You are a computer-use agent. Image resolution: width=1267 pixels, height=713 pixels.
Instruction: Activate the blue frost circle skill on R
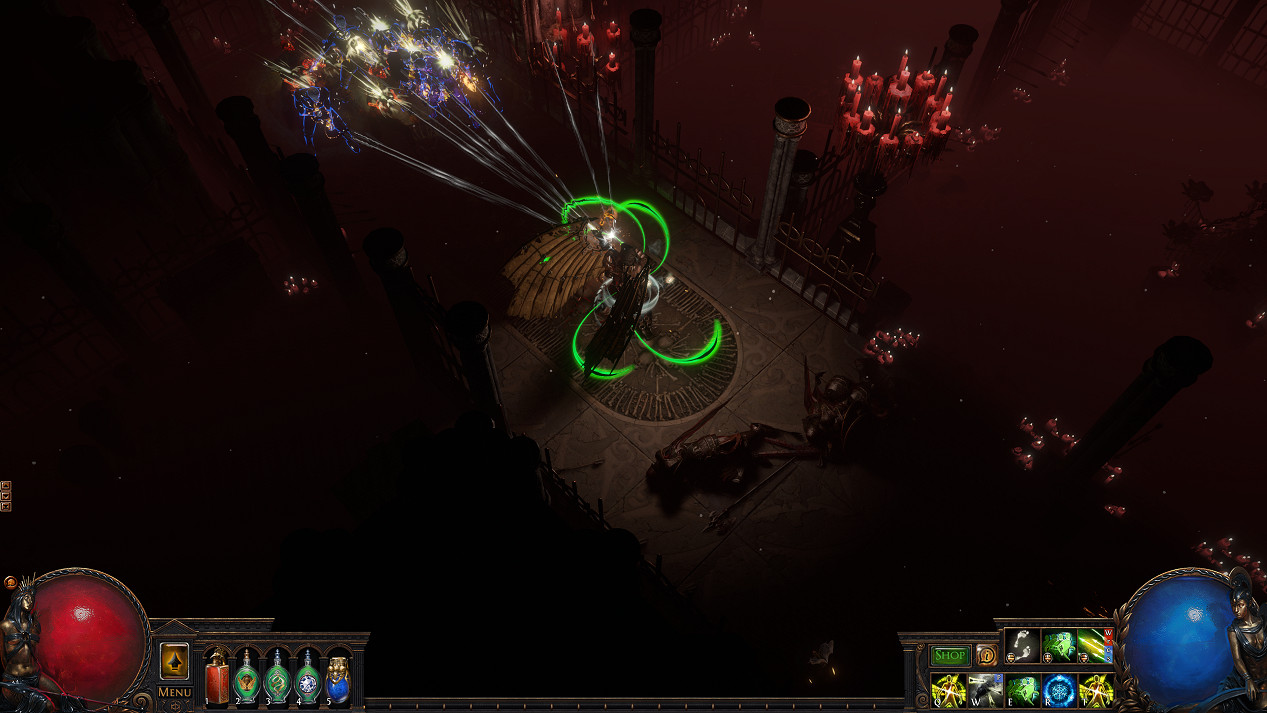pos(1059,690)
